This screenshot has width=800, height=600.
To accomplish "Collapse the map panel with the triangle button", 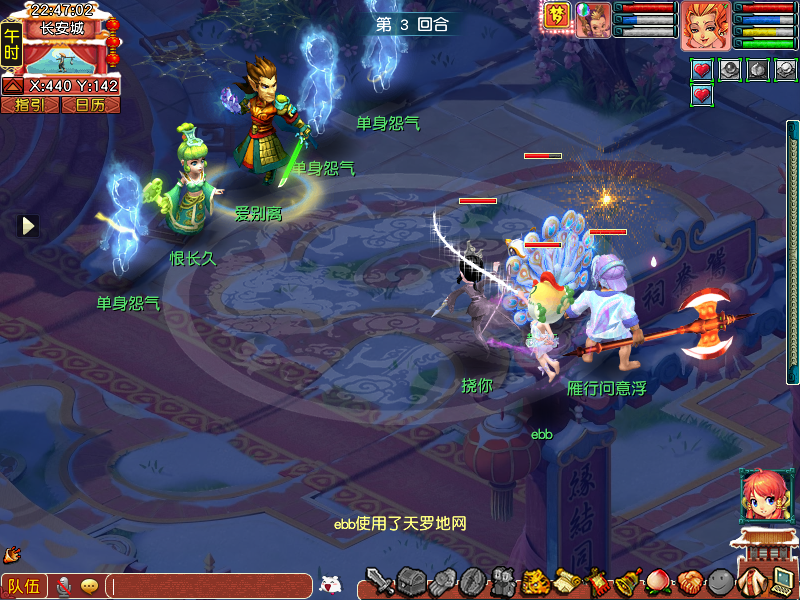I will click(x=13, y=86).
